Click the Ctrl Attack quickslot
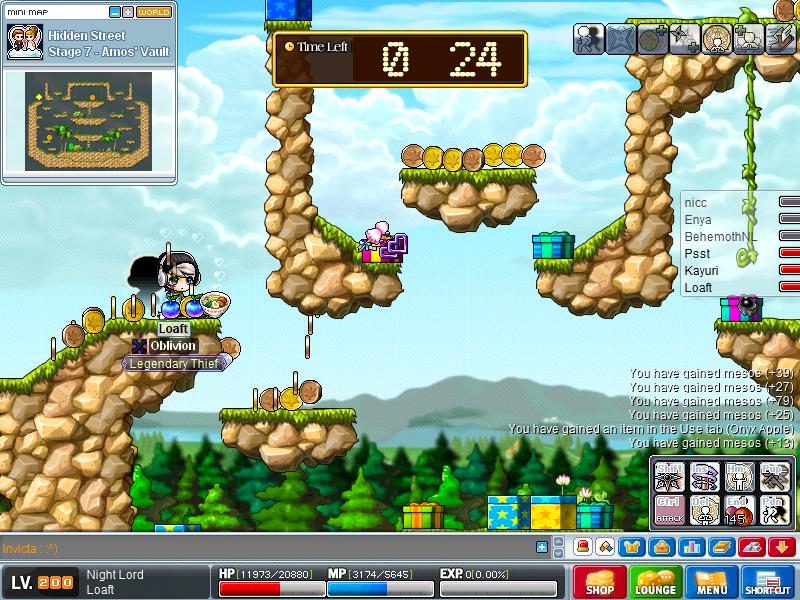Image resolution: width=800 pixels, height=600 pixels. [669, 507]
